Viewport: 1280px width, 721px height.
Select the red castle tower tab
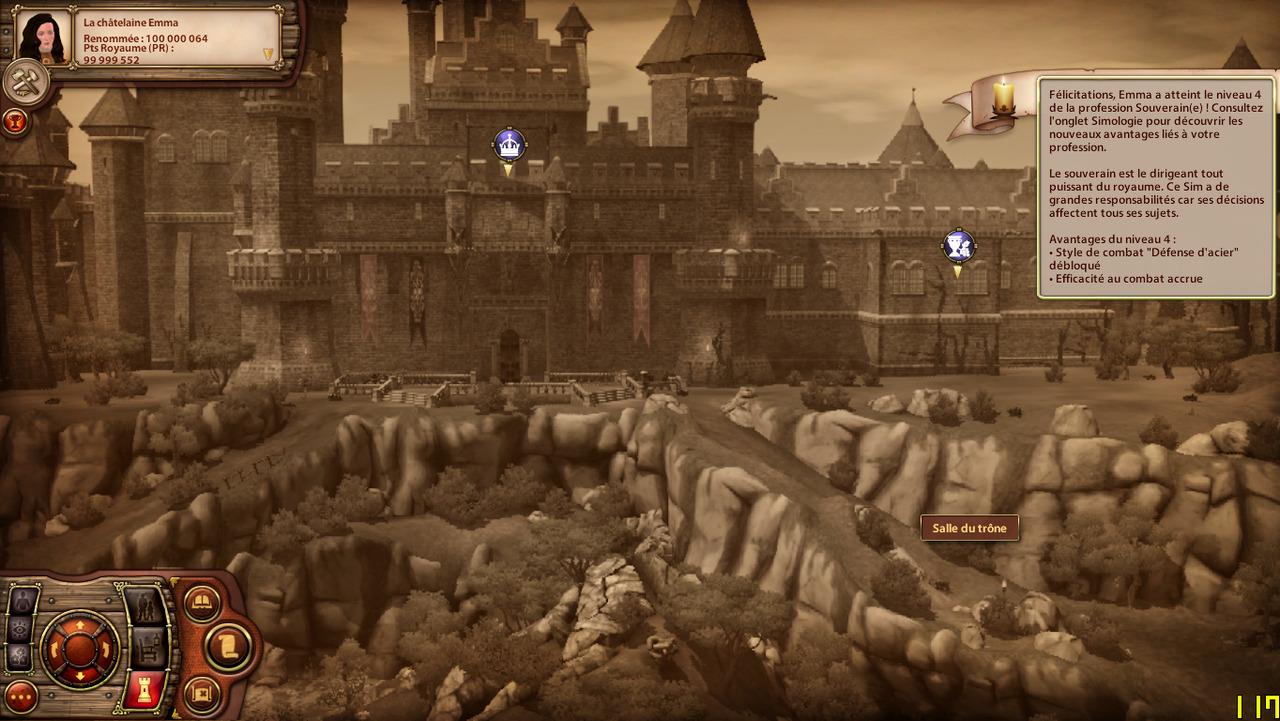point(146,690)
